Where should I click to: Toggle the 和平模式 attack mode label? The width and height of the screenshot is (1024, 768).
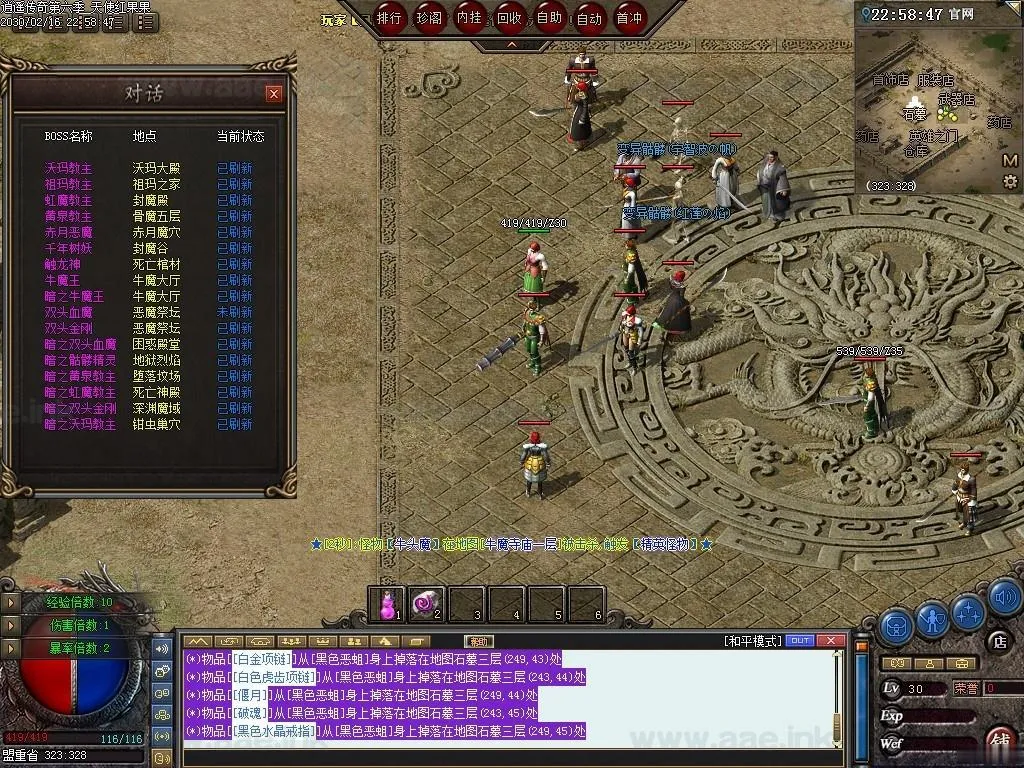coord(753,640)
